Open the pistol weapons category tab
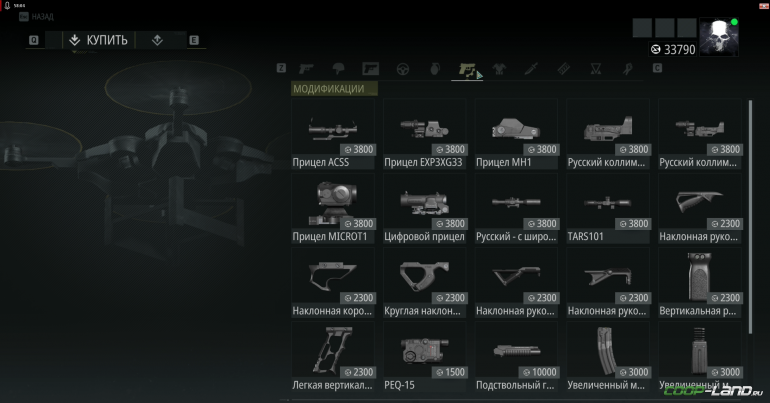770x403 pixels. 307,69
